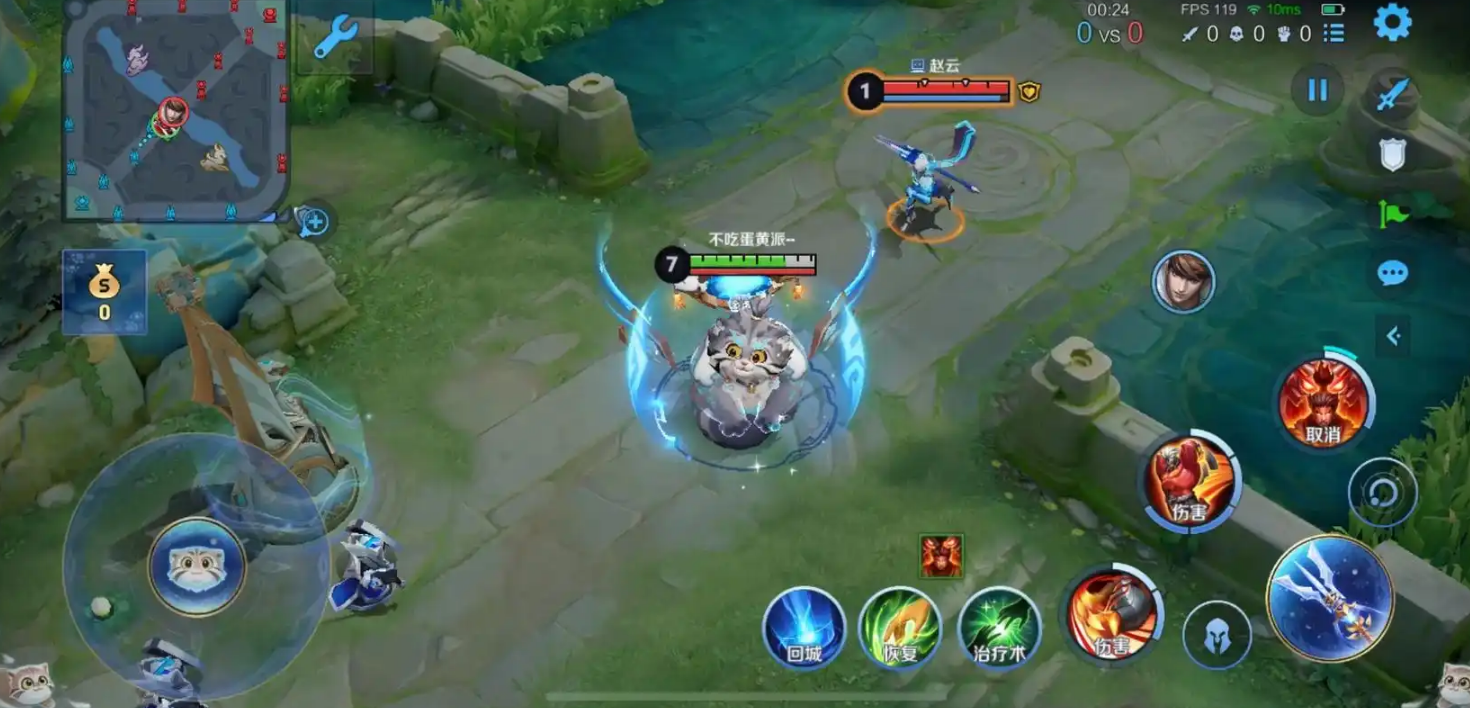Viewport: 1470px width, 708px height.
Task: Cast the 治疗术 healing spell
Action: tap(999, 629)
